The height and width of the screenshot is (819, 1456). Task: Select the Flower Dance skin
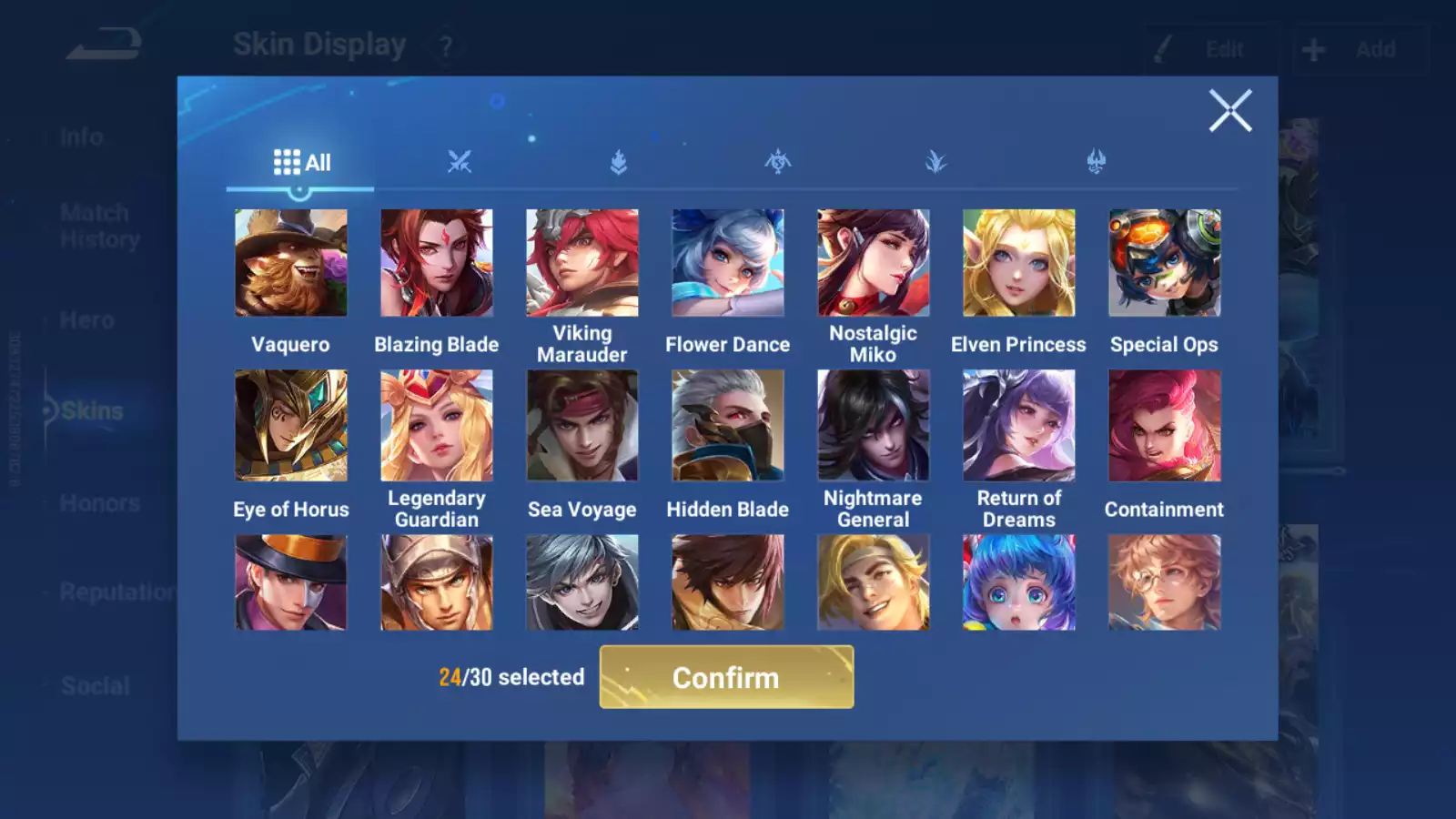pyautogui.click(x=728, y=263)
